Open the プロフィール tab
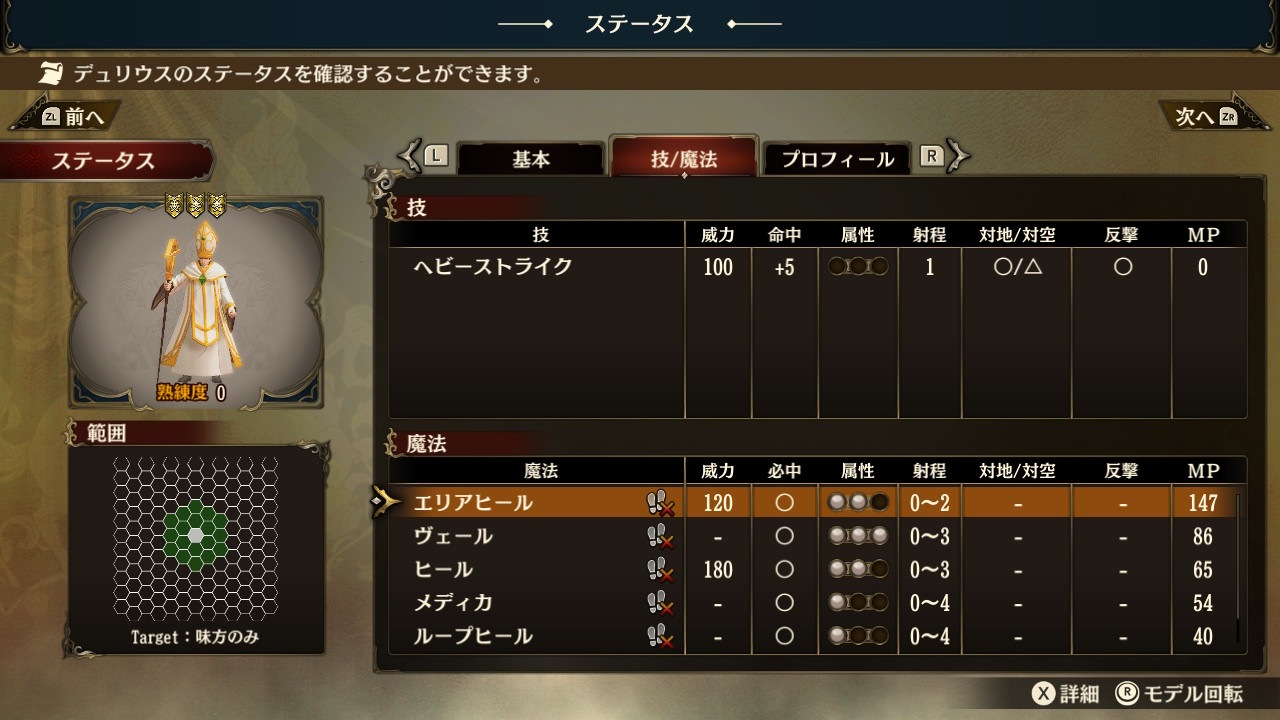Image resolution: width=1280 pixels, height=720 pixels. tap(837, 160)
